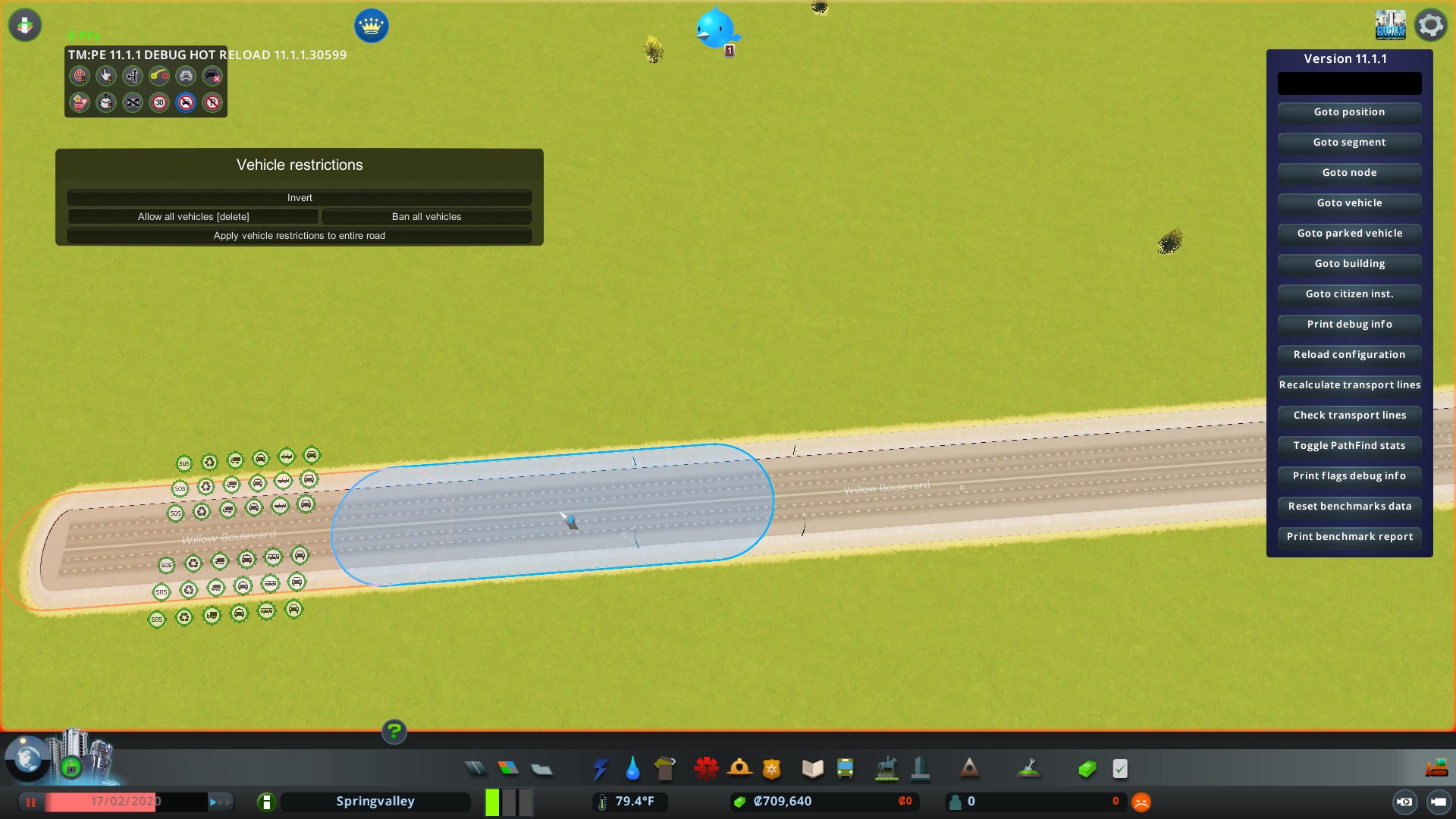Trigger Recalculate transport lines
The width and height of the screenshot is (1456, 819).
tap(1349, 384)
